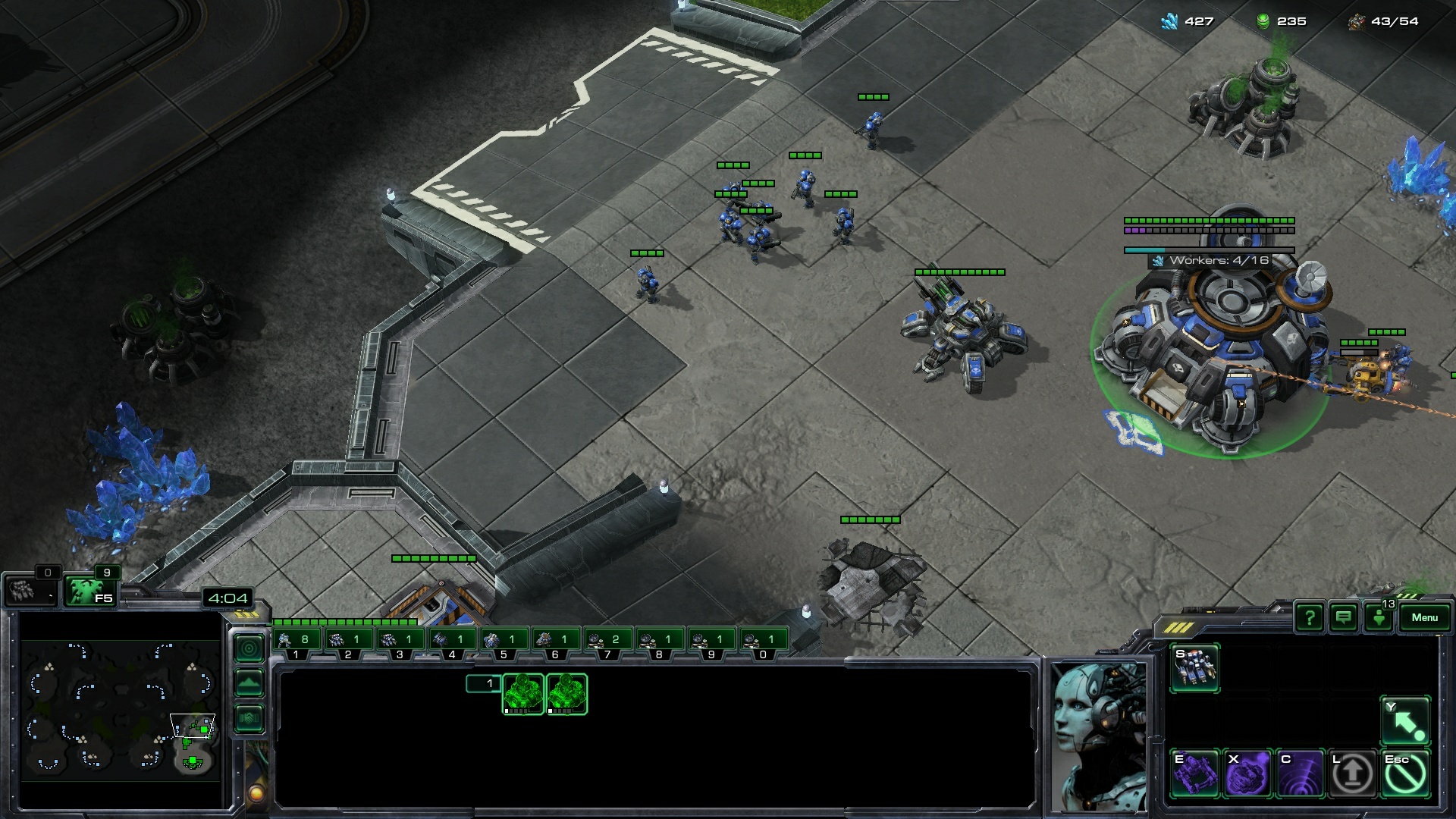Viewport: 1456px width, 819px height.
Task: Select control group 1 with eight units
Action: coord(297,641)
